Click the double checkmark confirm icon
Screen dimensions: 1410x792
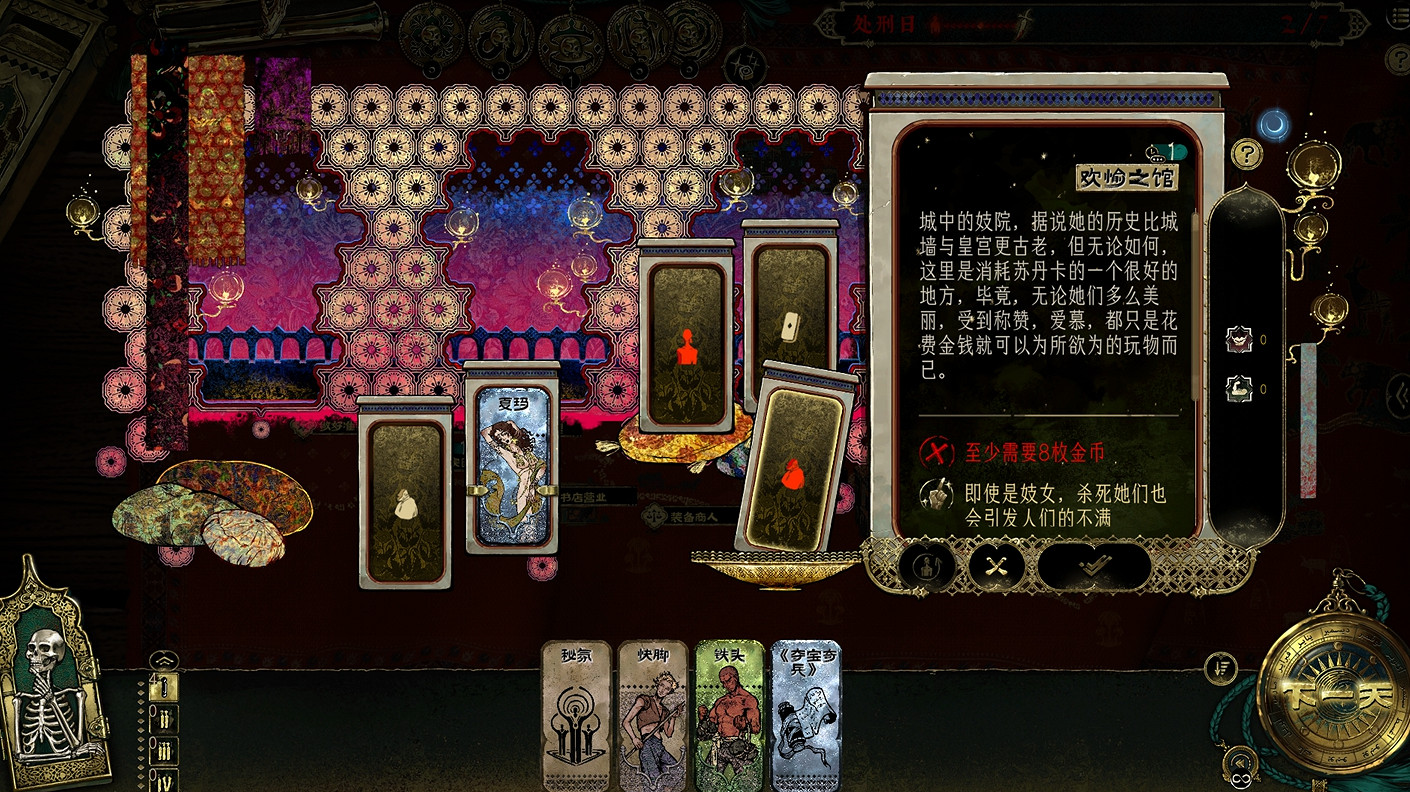[1095, 567]
